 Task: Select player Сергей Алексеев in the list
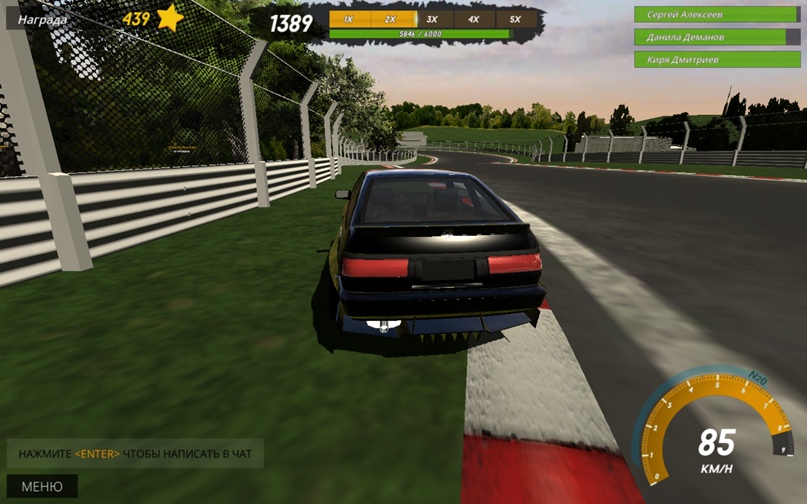pos(717,15)
